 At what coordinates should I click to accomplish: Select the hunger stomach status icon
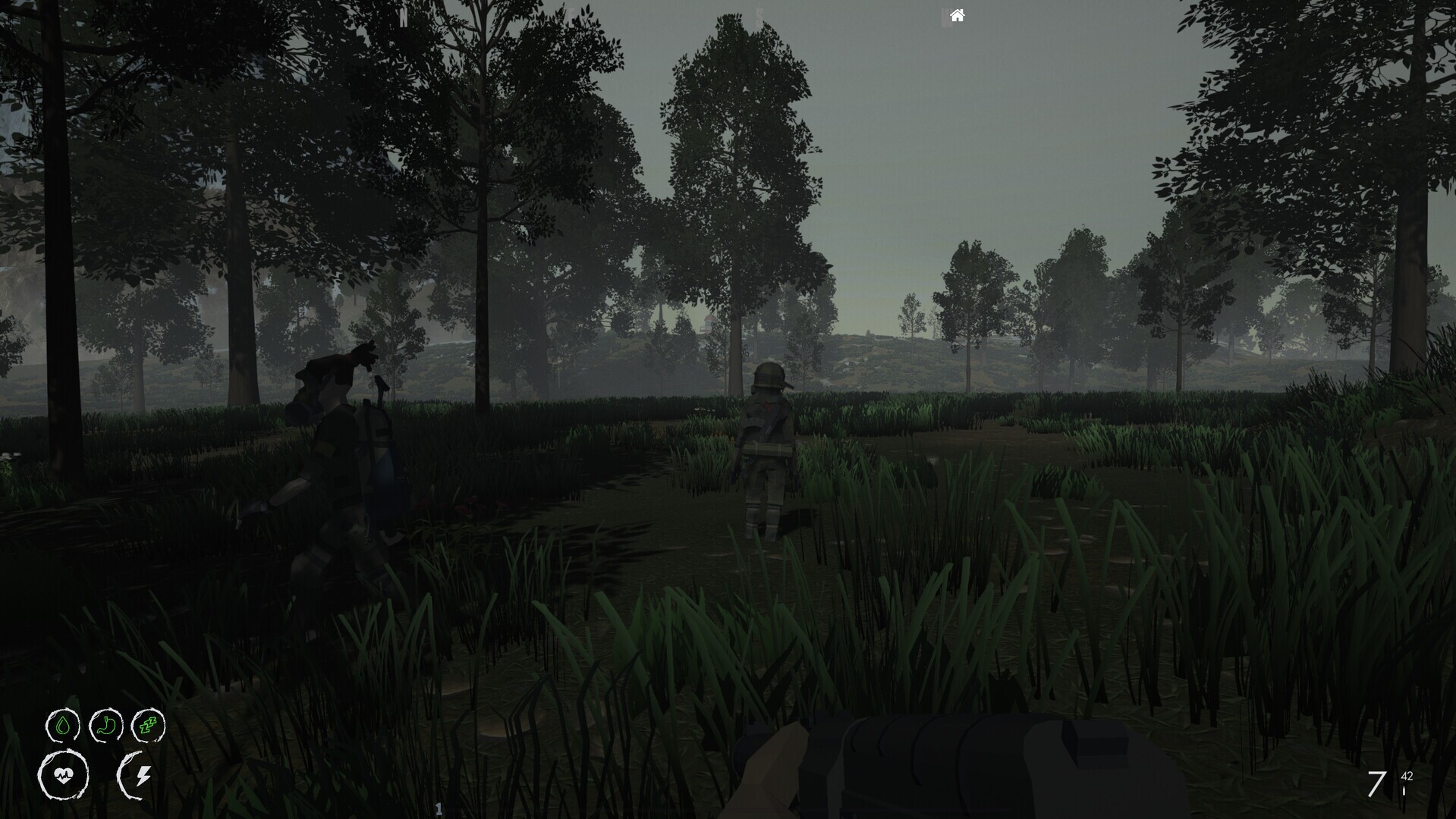click(x=106, y=726)
